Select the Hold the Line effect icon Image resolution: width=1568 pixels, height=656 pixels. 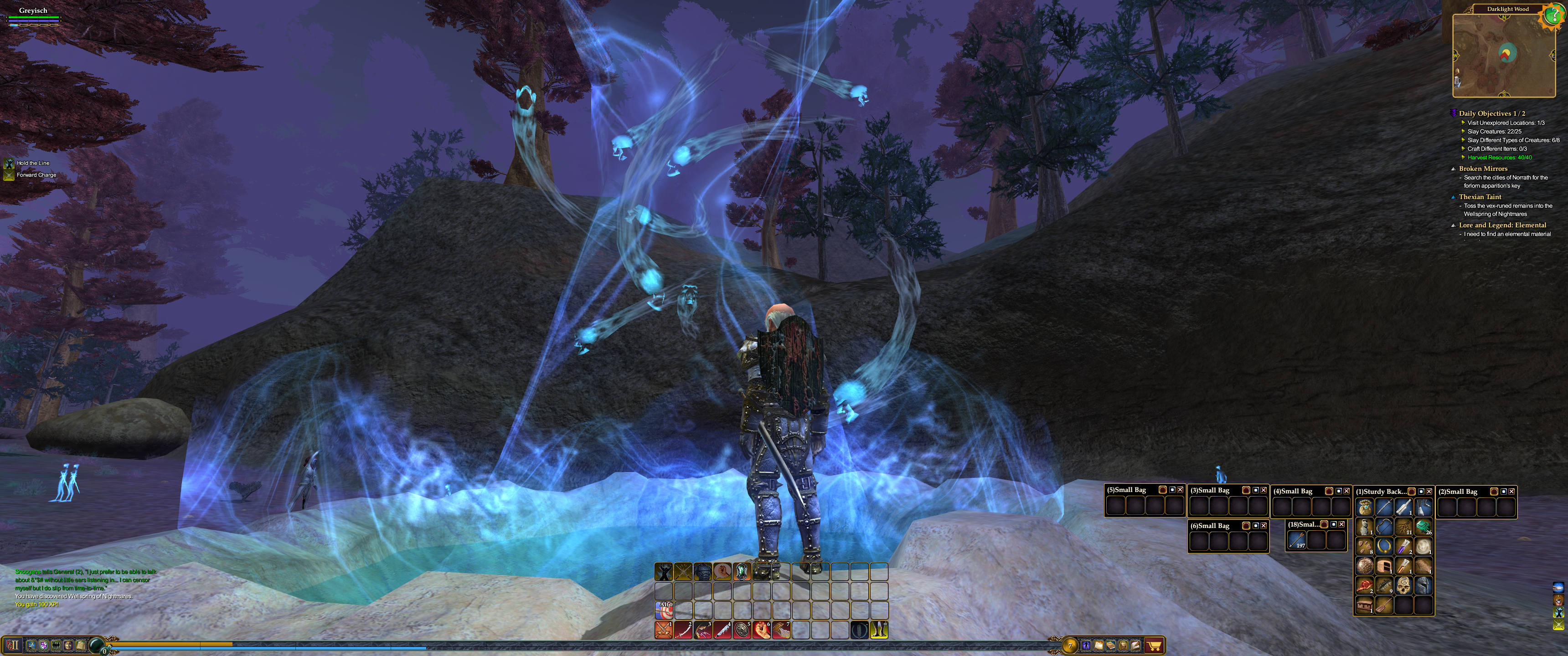coord(9,163)
